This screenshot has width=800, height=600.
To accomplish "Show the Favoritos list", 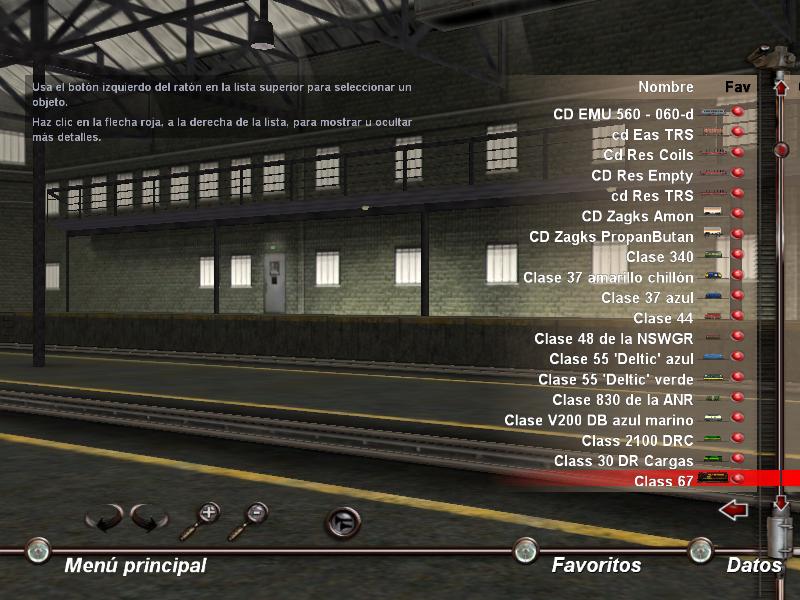I will [x=596, y=565].
